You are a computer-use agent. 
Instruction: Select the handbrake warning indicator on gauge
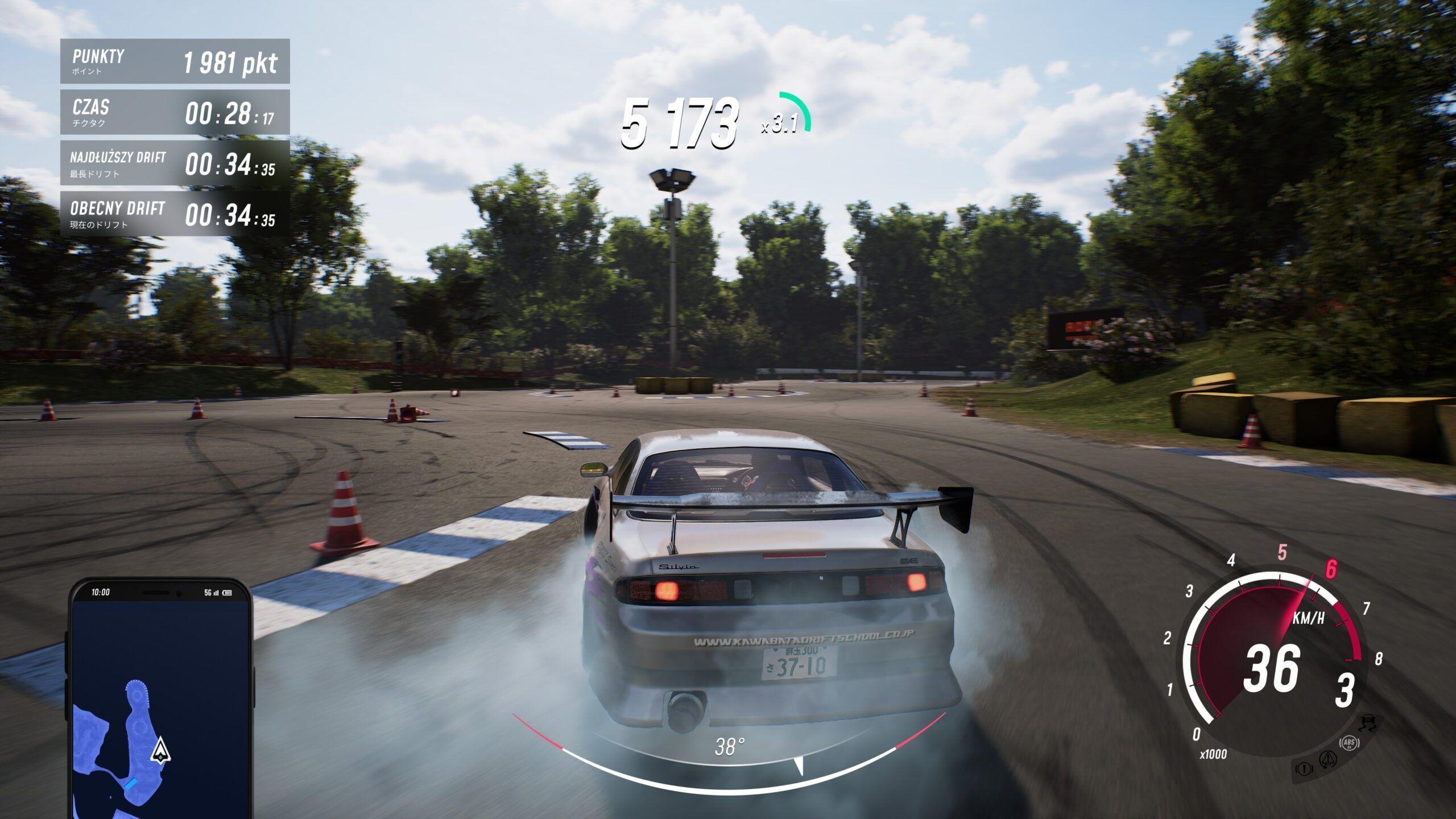[x=1304, y=770]
